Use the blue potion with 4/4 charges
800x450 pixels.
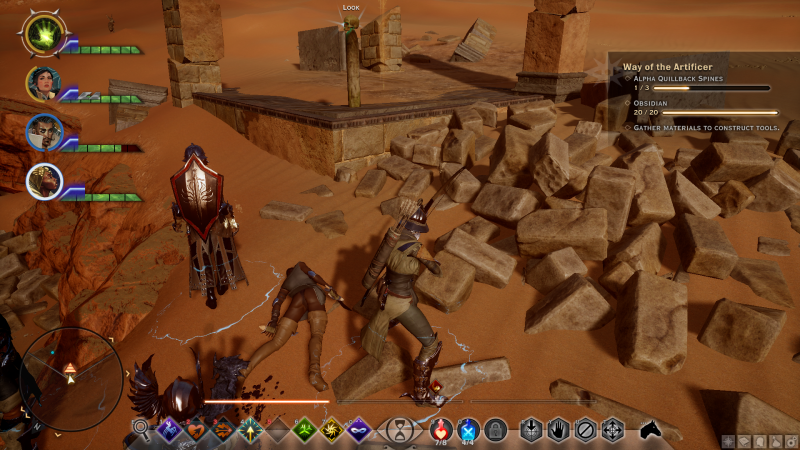(468, 430)
